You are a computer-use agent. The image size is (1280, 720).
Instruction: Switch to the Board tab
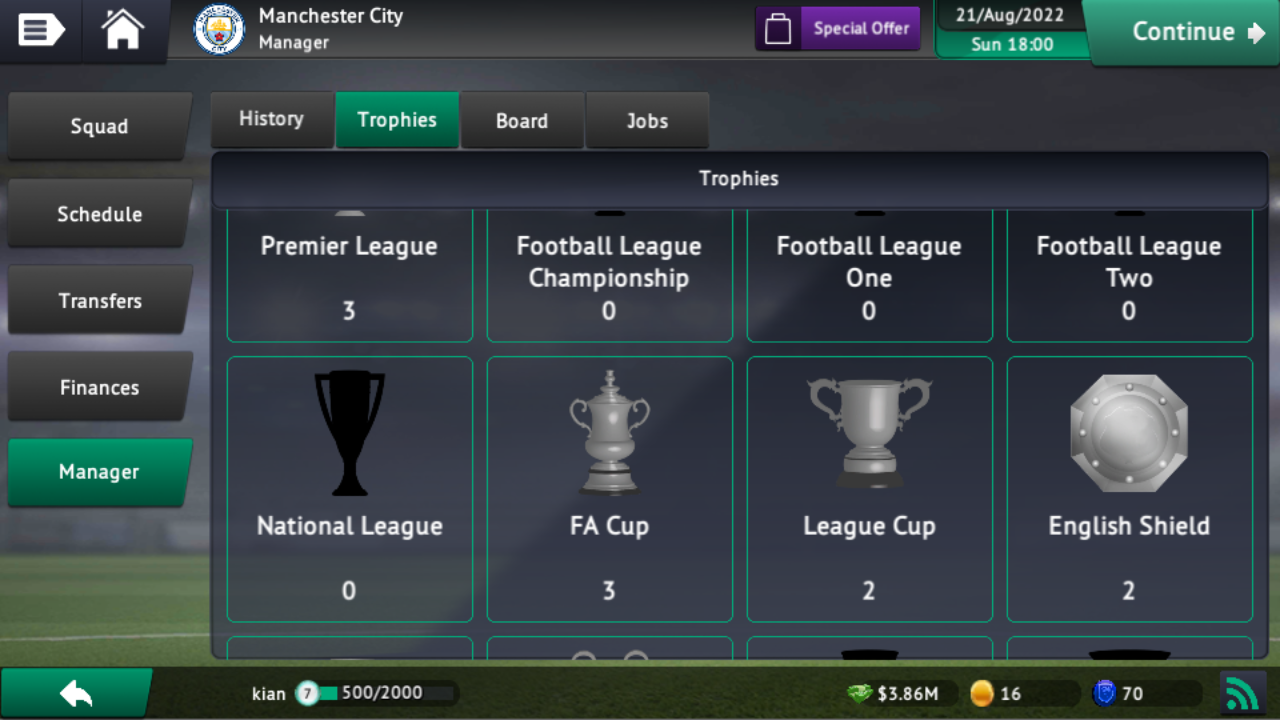(522, 120)
